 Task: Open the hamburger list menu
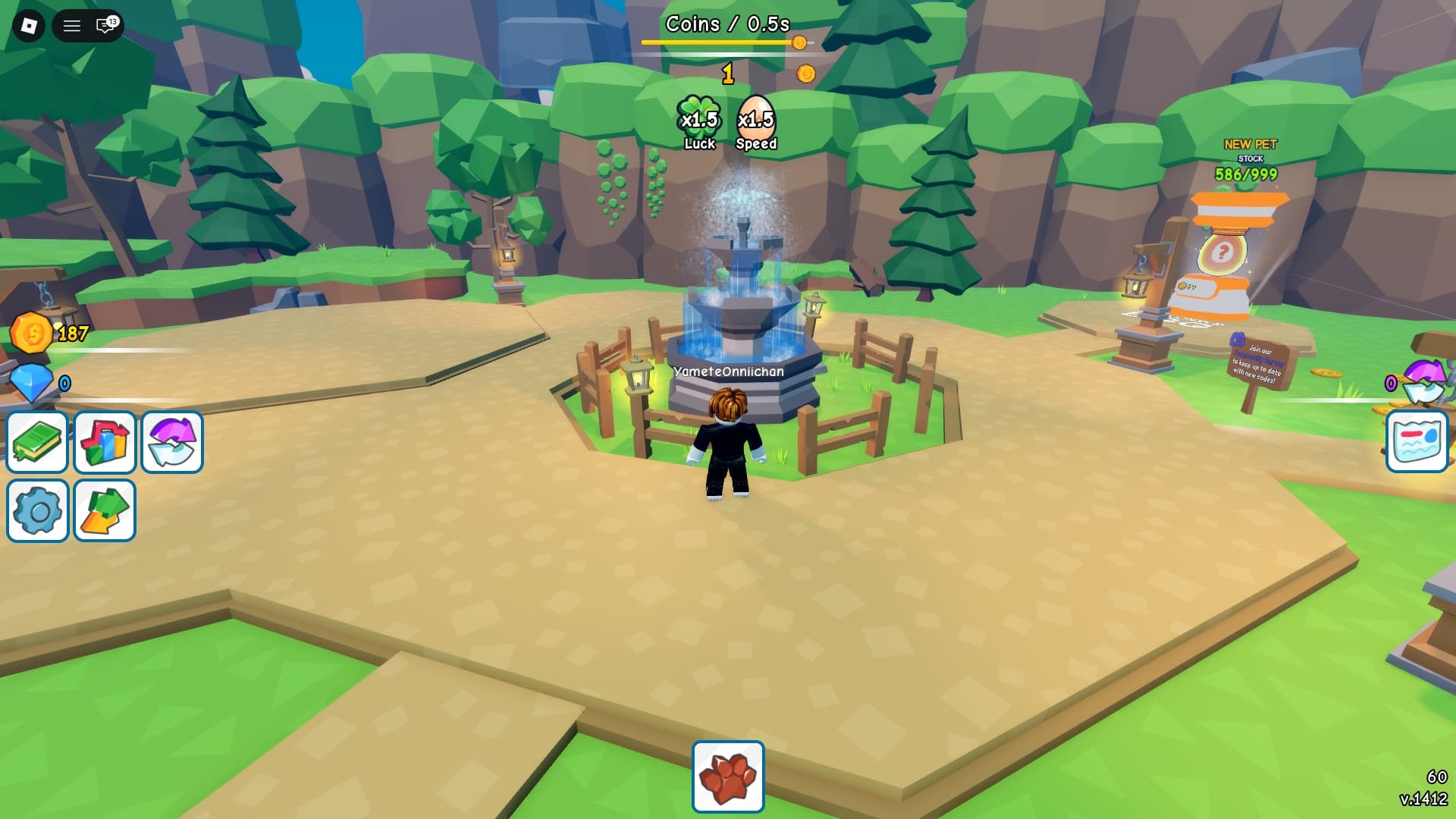click(x=72, y=26)
